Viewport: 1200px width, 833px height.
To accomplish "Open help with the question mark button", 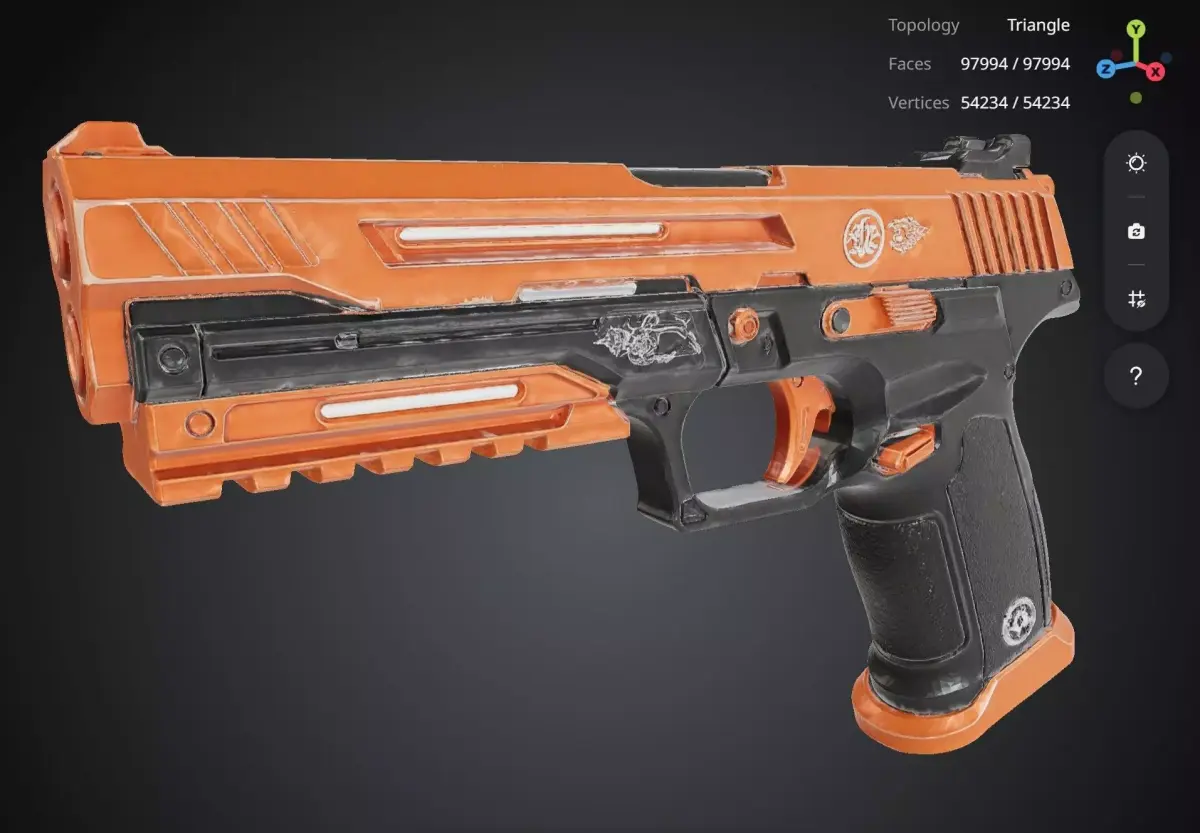I will tap(1136, 376).
